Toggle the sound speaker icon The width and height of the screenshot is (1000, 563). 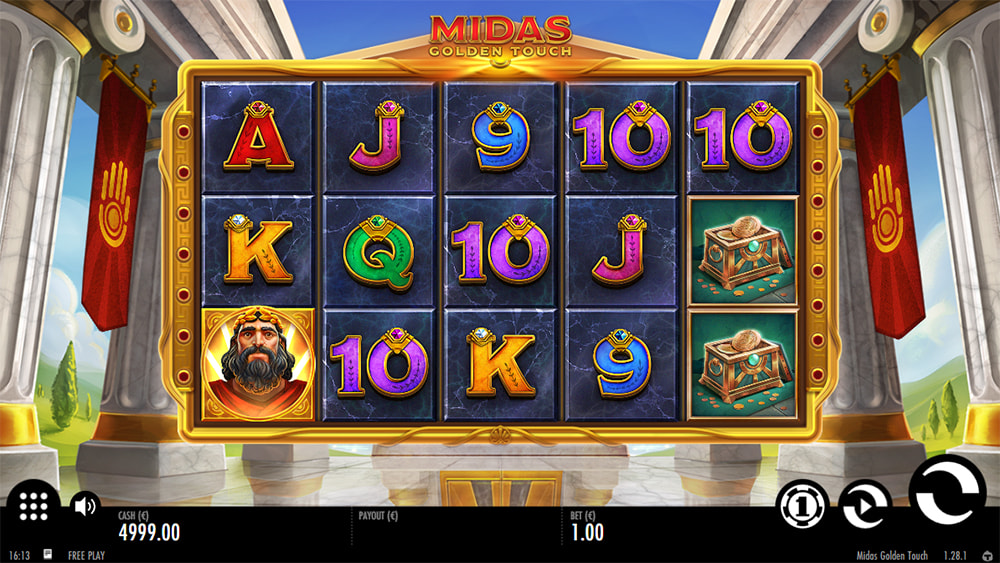[86, 505]
